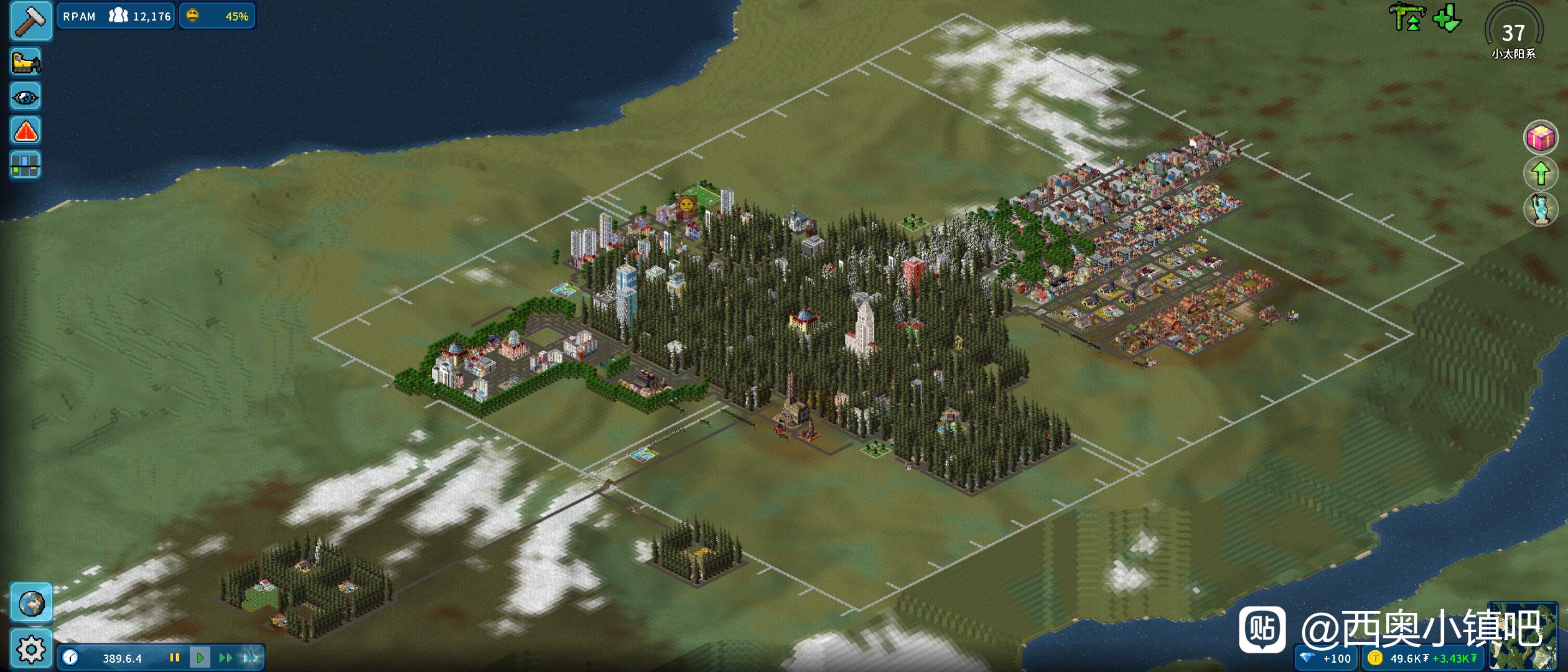Screen dimensions: 1568x672
Task: Set simulation to normal play speed
Action: coord(200,658)
